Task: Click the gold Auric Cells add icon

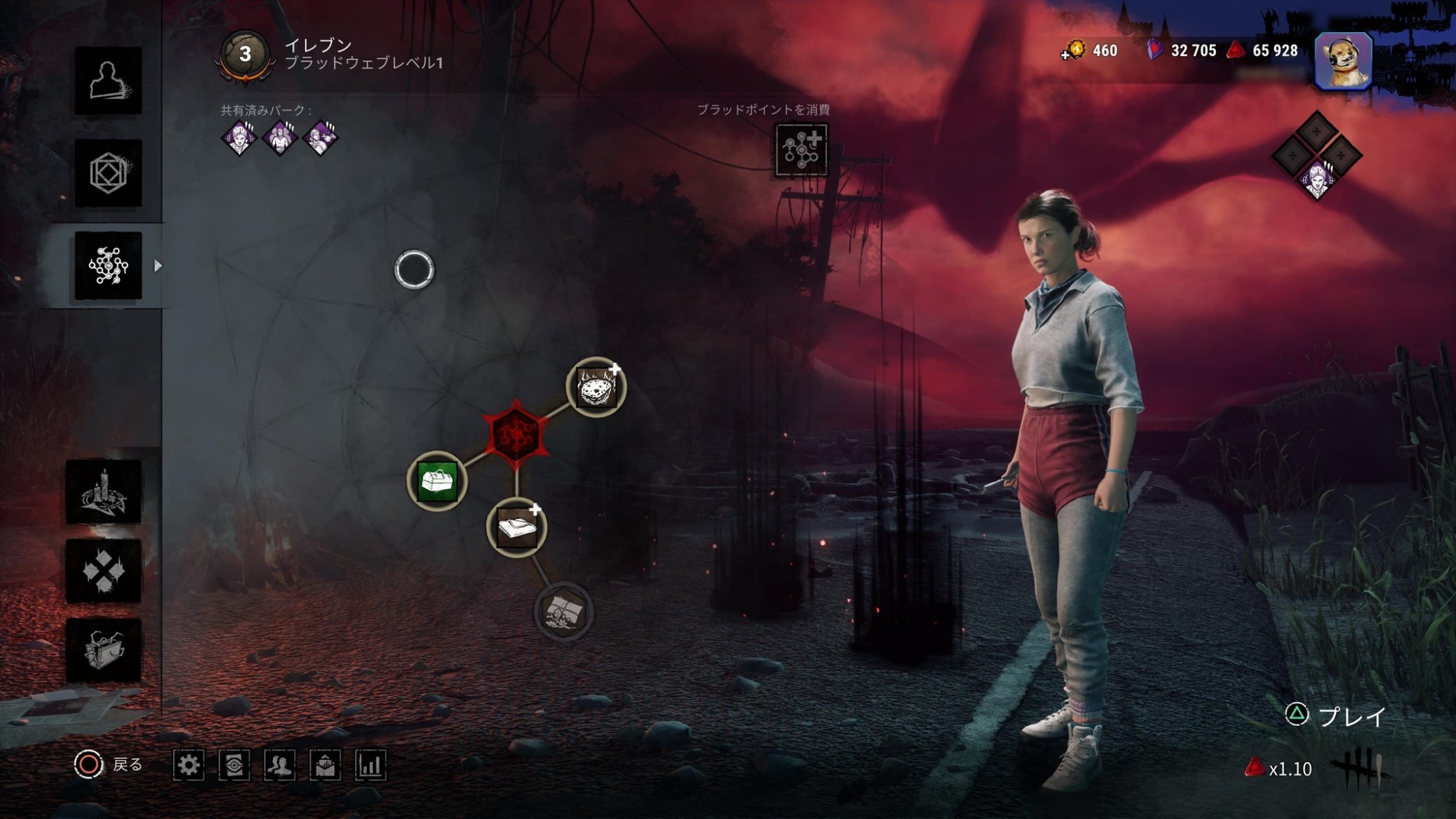Action: coord(1073,50)
